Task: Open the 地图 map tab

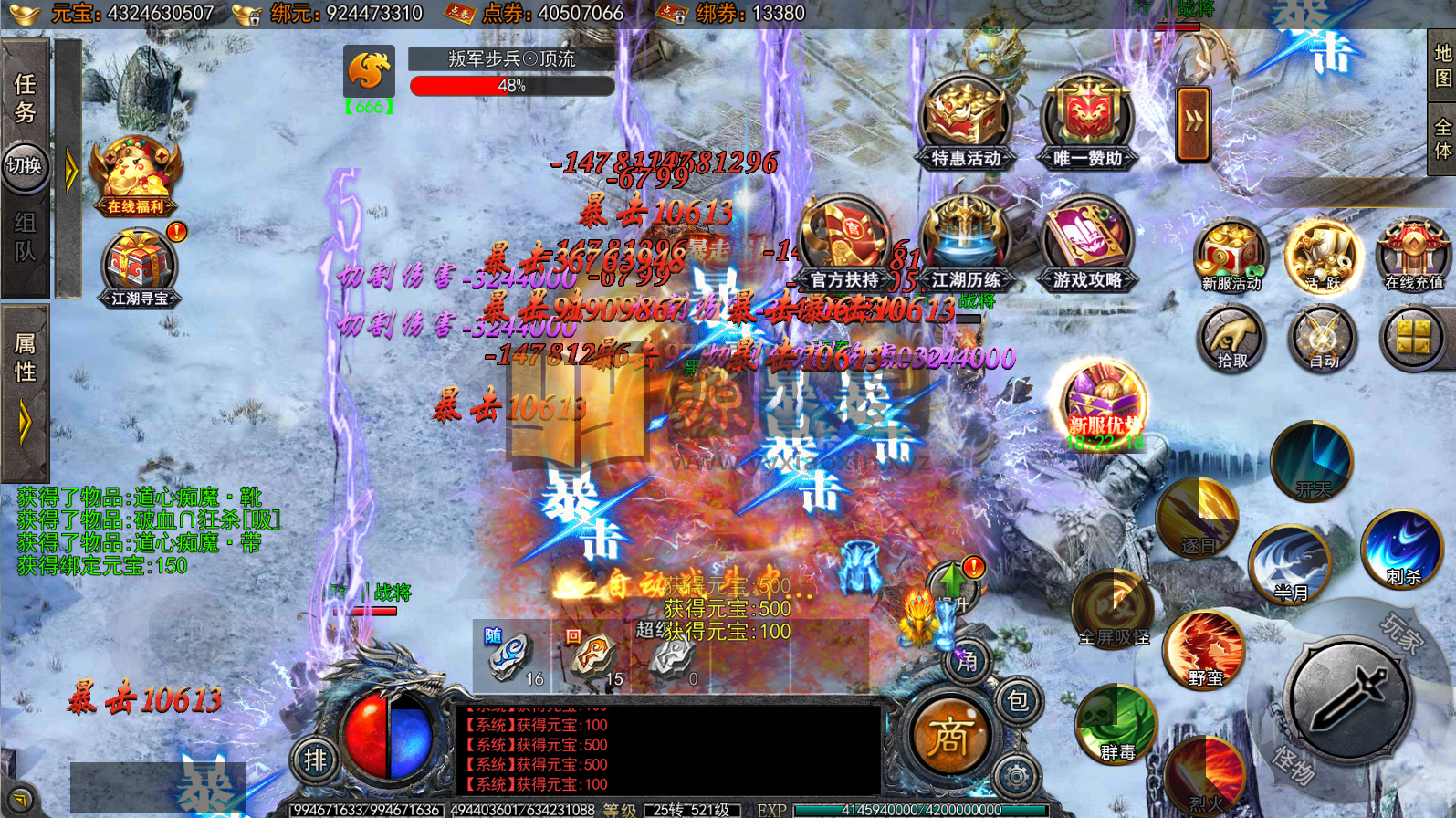Action: click(x=1442, y=66)
